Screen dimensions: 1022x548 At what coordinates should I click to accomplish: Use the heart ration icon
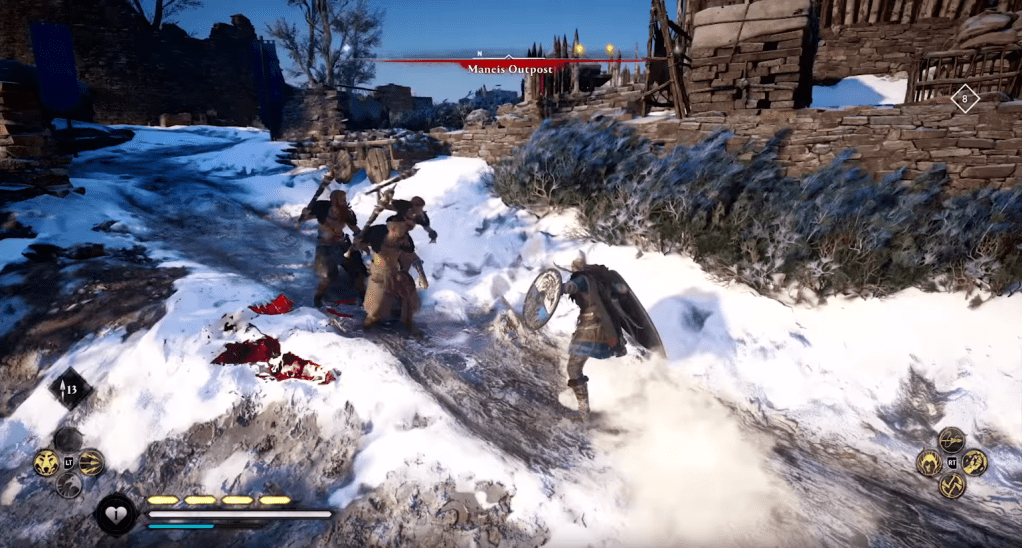pyautogui.click(x=115, y=514)
